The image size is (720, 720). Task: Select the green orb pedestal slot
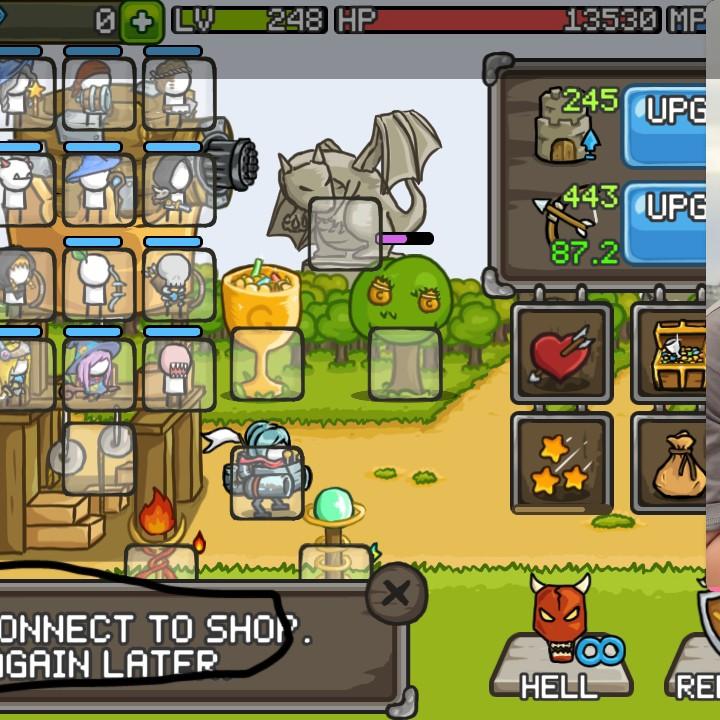[x=335, y=561]
